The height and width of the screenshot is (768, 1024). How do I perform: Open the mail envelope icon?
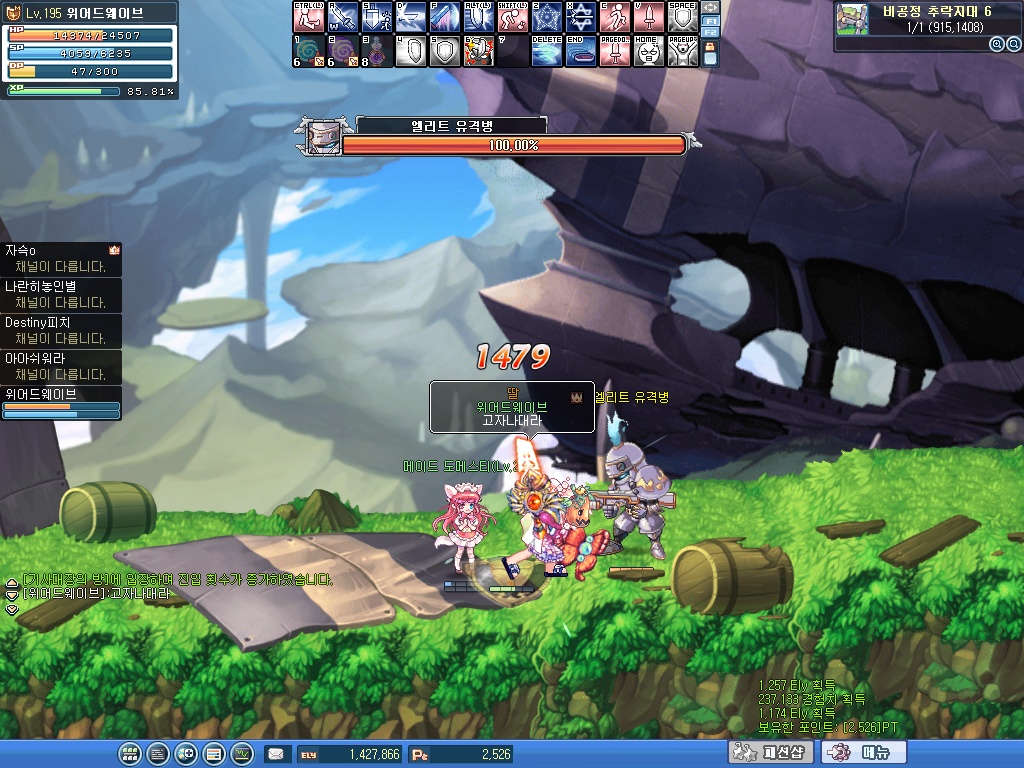click(x=275, y=754)
